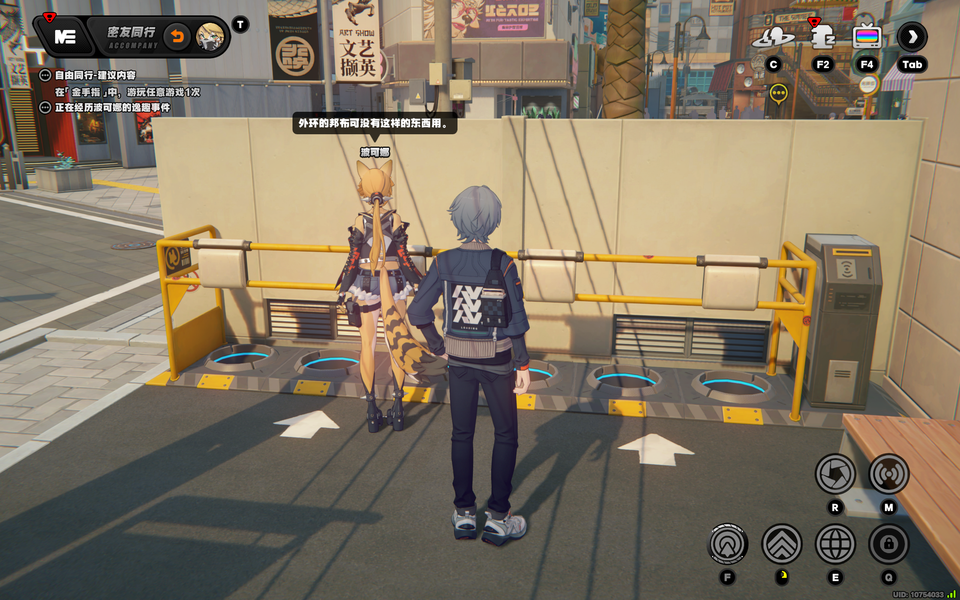Open the ME profile menu

65,37
